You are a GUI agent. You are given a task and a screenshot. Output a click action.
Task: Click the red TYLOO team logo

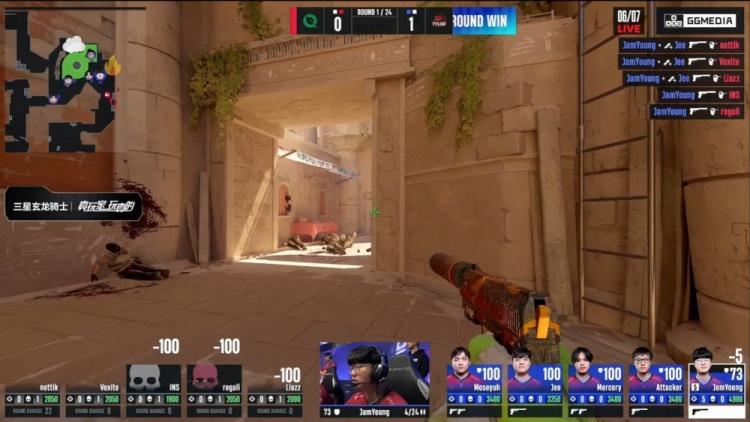click(437, 19)
